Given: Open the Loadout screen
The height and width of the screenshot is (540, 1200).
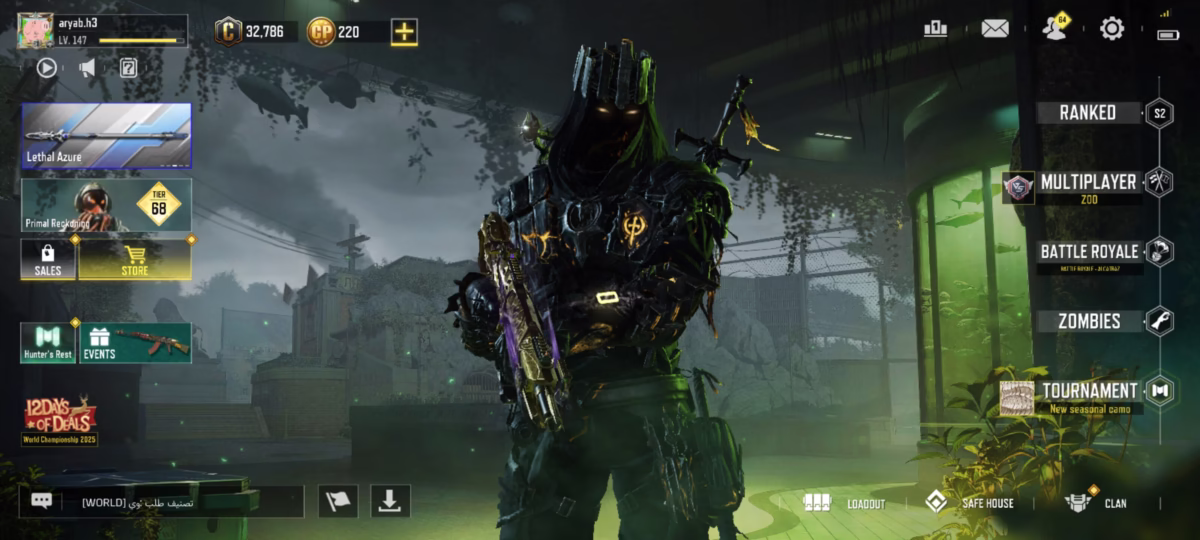Looking at the screenshot, I should point(846,503).
